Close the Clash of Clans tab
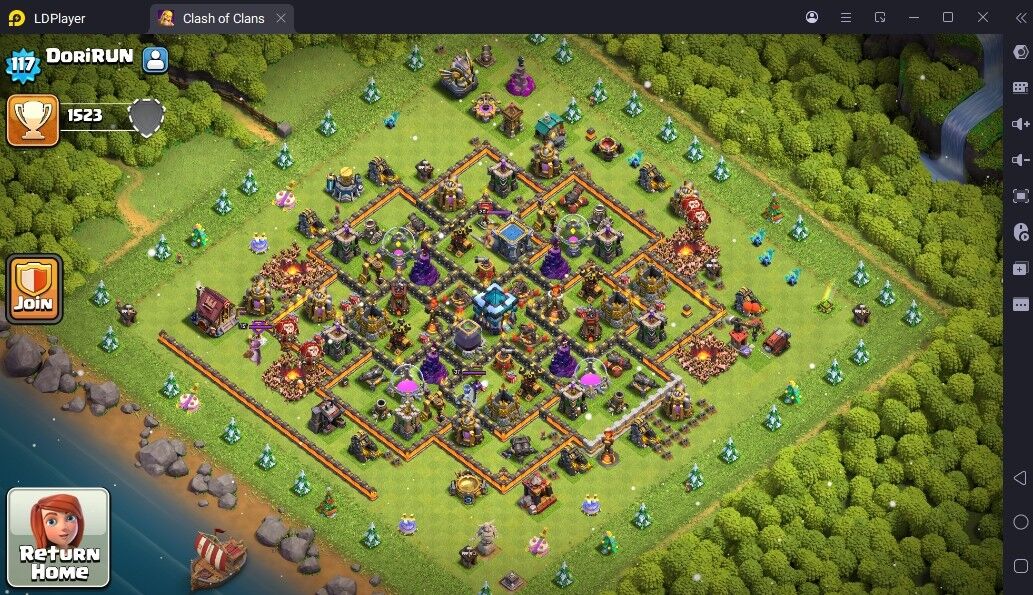 [281, 18]
